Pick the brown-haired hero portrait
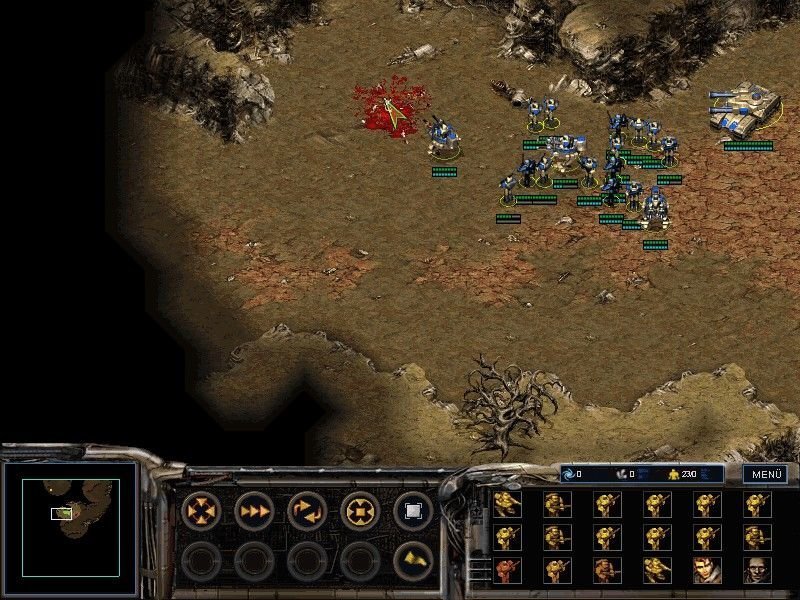The width and height of the screenshot is (800, 600). 707,570
